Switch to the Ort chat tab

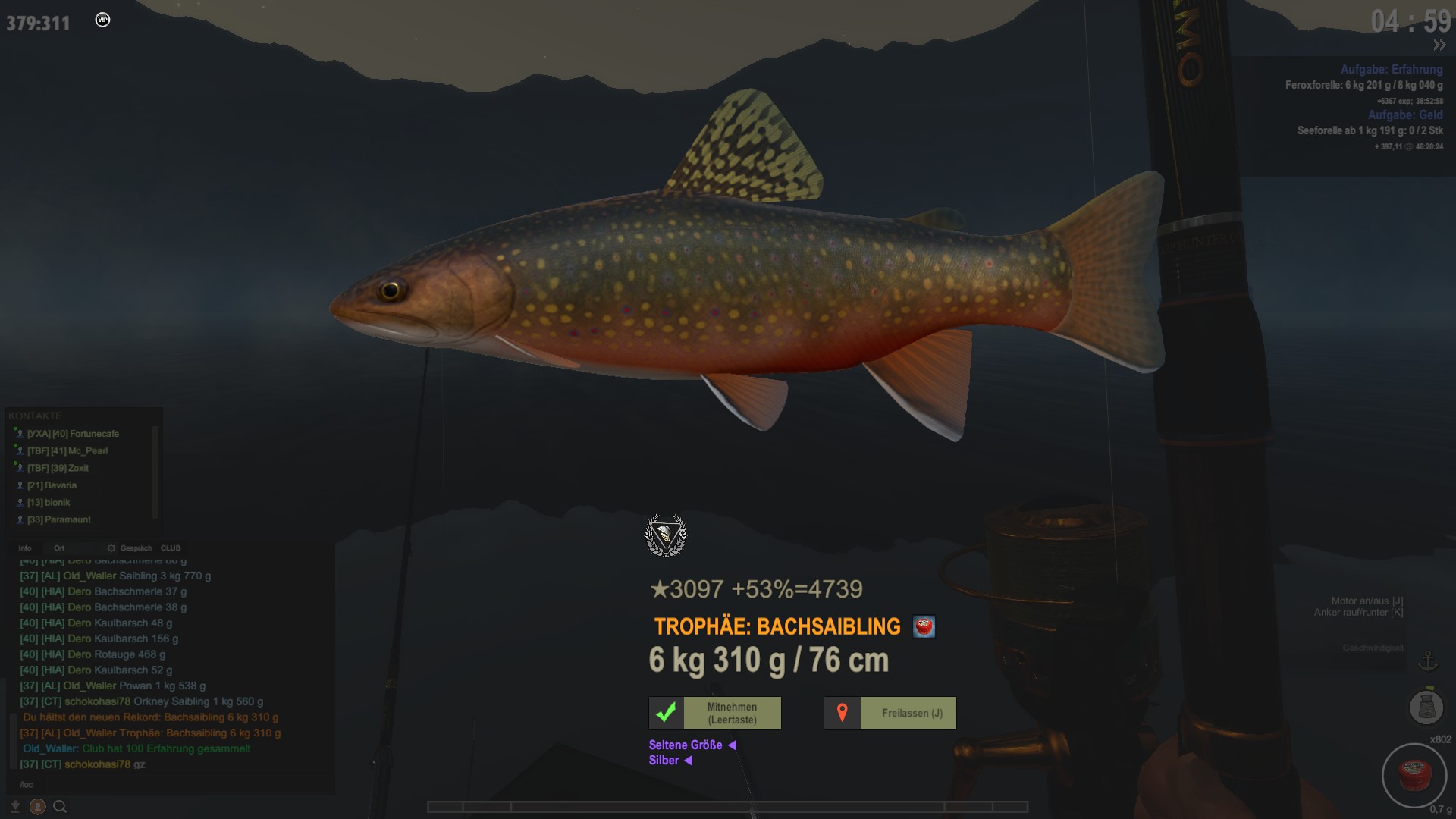(x=59, y=548)
